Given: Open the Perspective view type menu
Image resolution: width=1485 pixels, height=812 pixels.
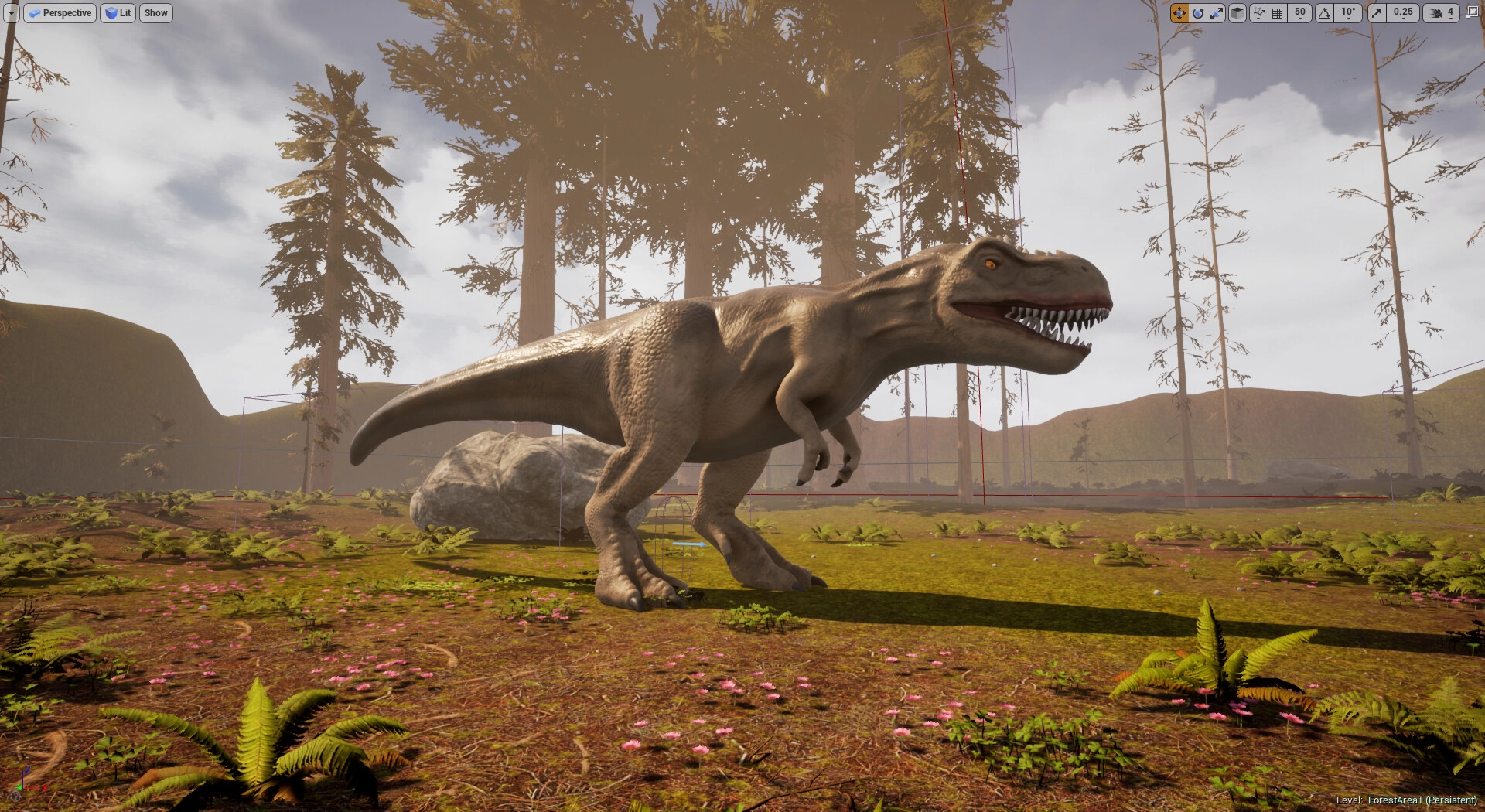Looking at the screenshot, I should (60, 13).
